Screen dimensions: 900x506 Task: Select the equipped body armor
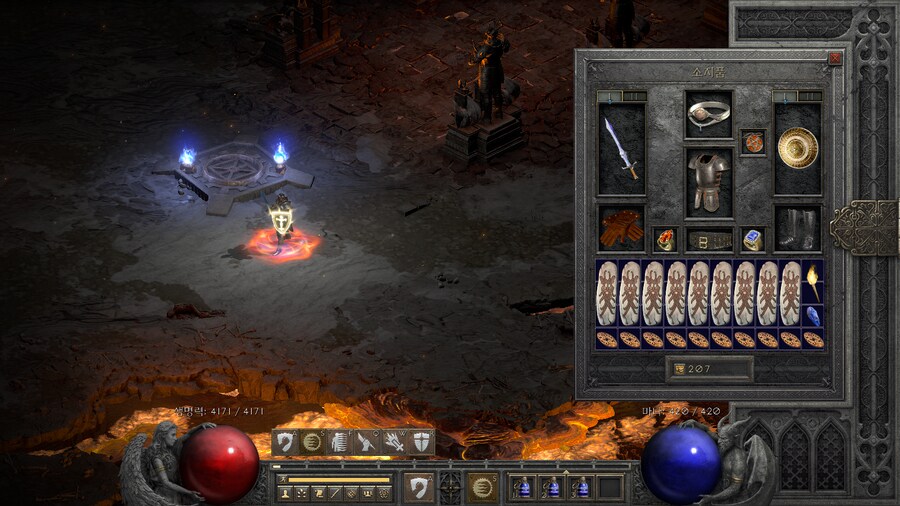pyautogui.click(x=709, y=181)
